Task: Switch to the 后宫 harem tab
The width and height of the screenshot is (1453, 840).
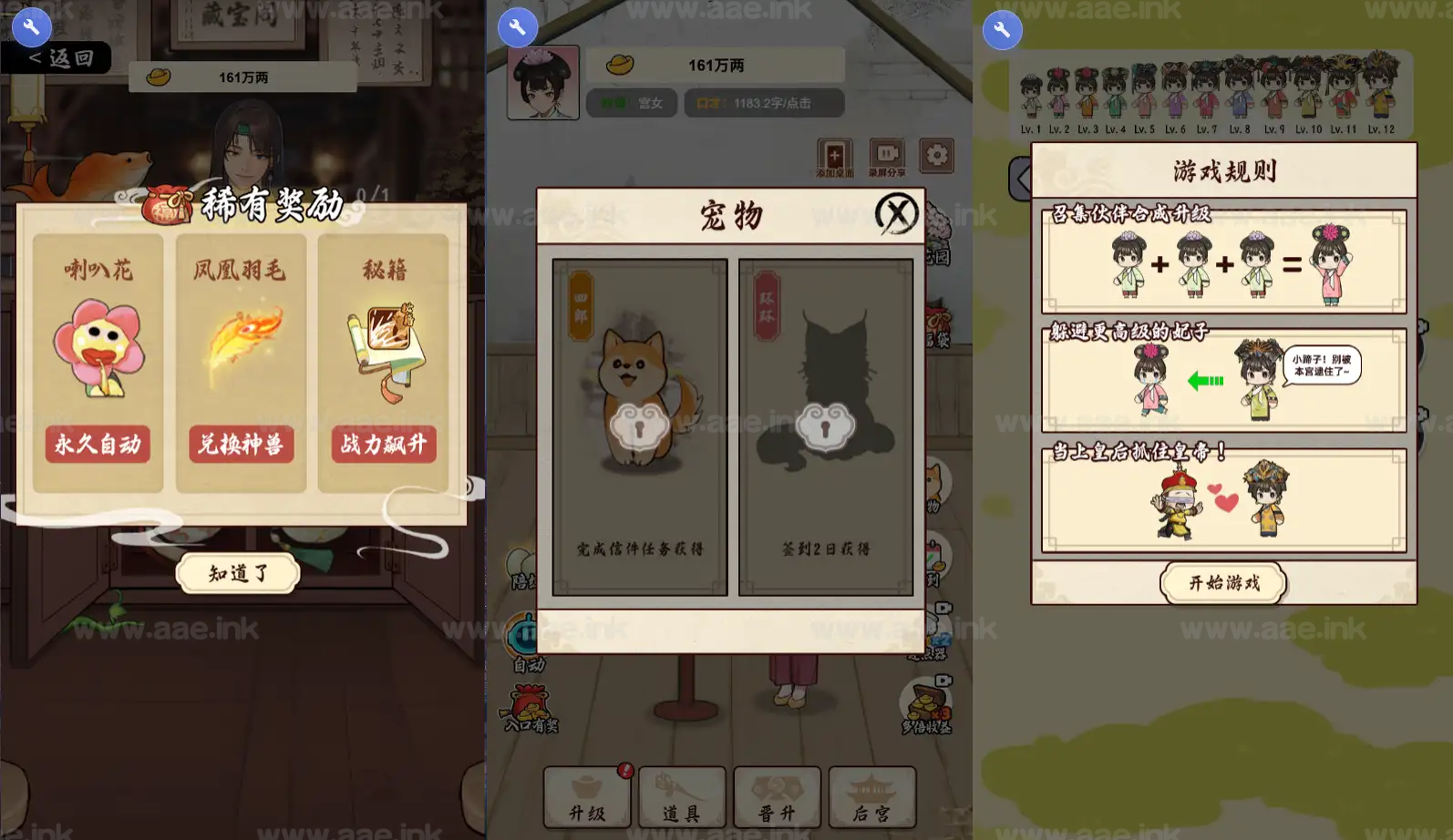Action: [x=871, y=797]
